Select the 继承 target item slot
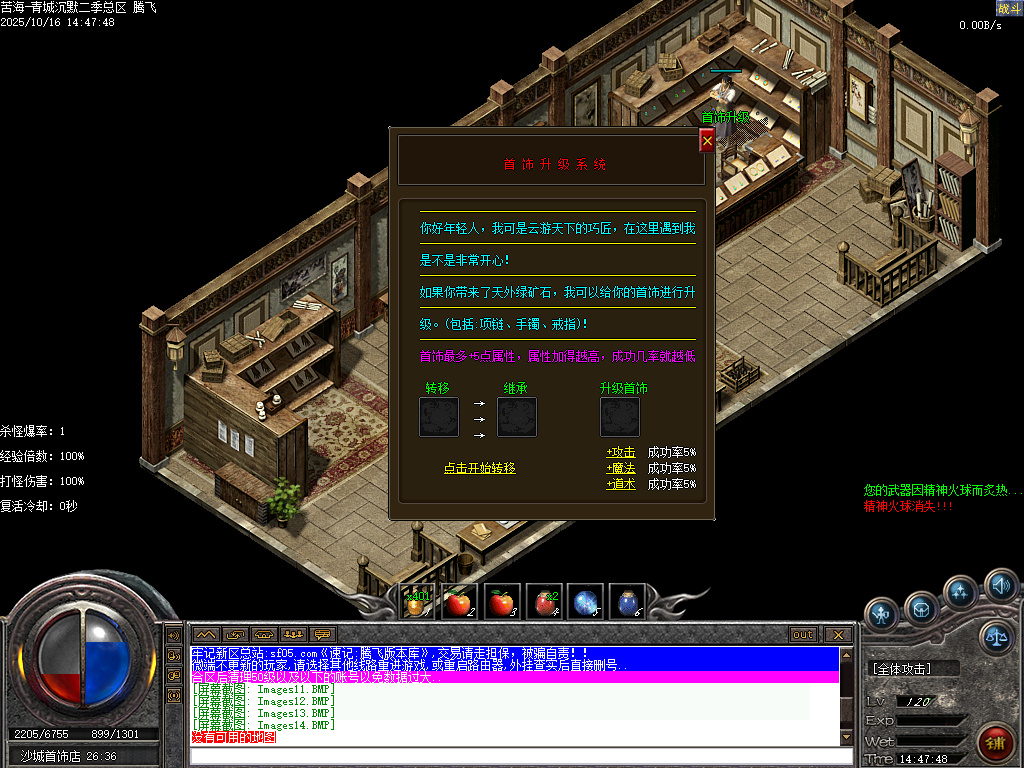The height and width of the screenshot is (768, 1024). click(x=517, y=416)
